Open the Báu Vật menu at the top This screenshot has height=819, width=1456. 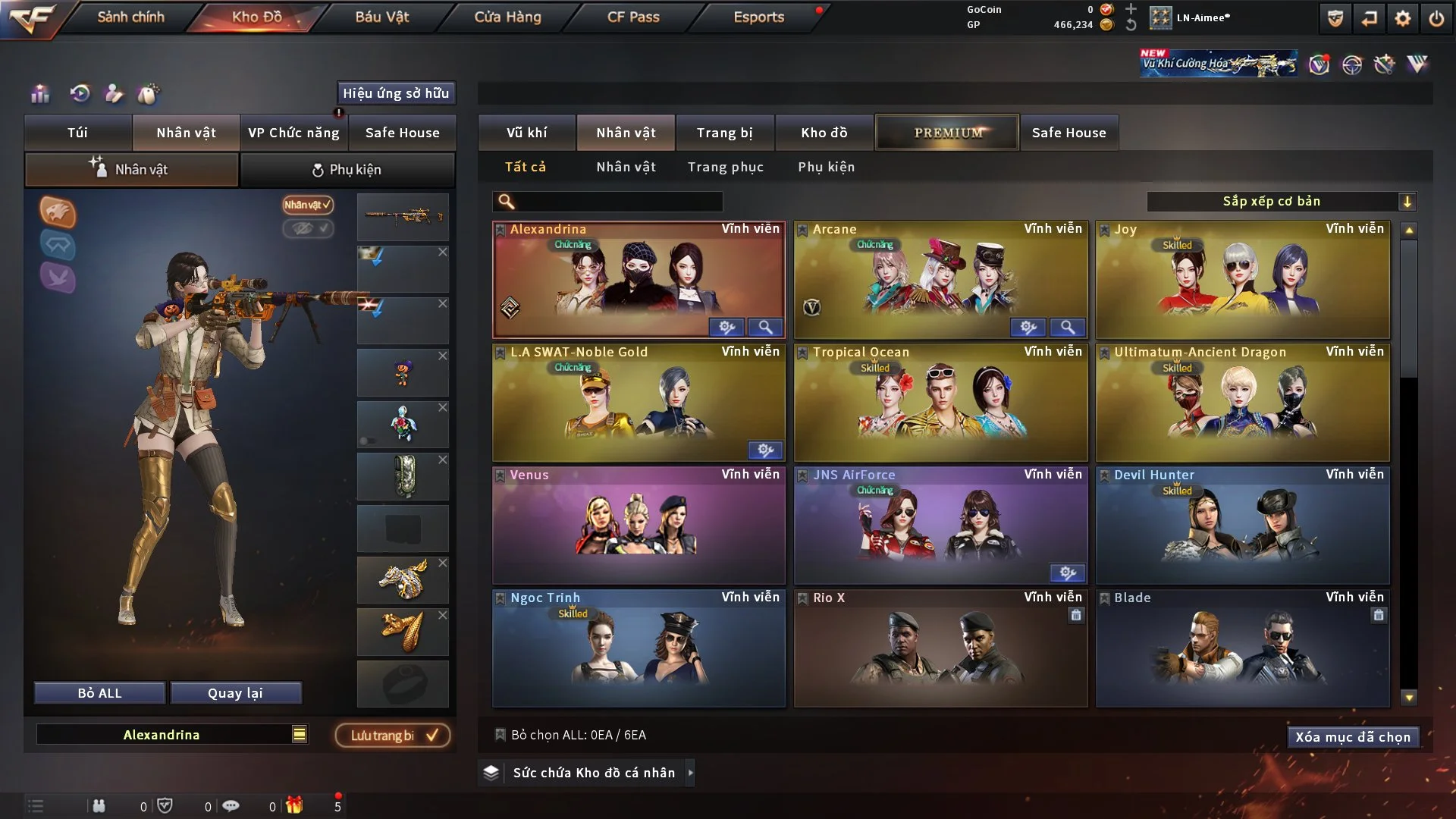[382, 17]
